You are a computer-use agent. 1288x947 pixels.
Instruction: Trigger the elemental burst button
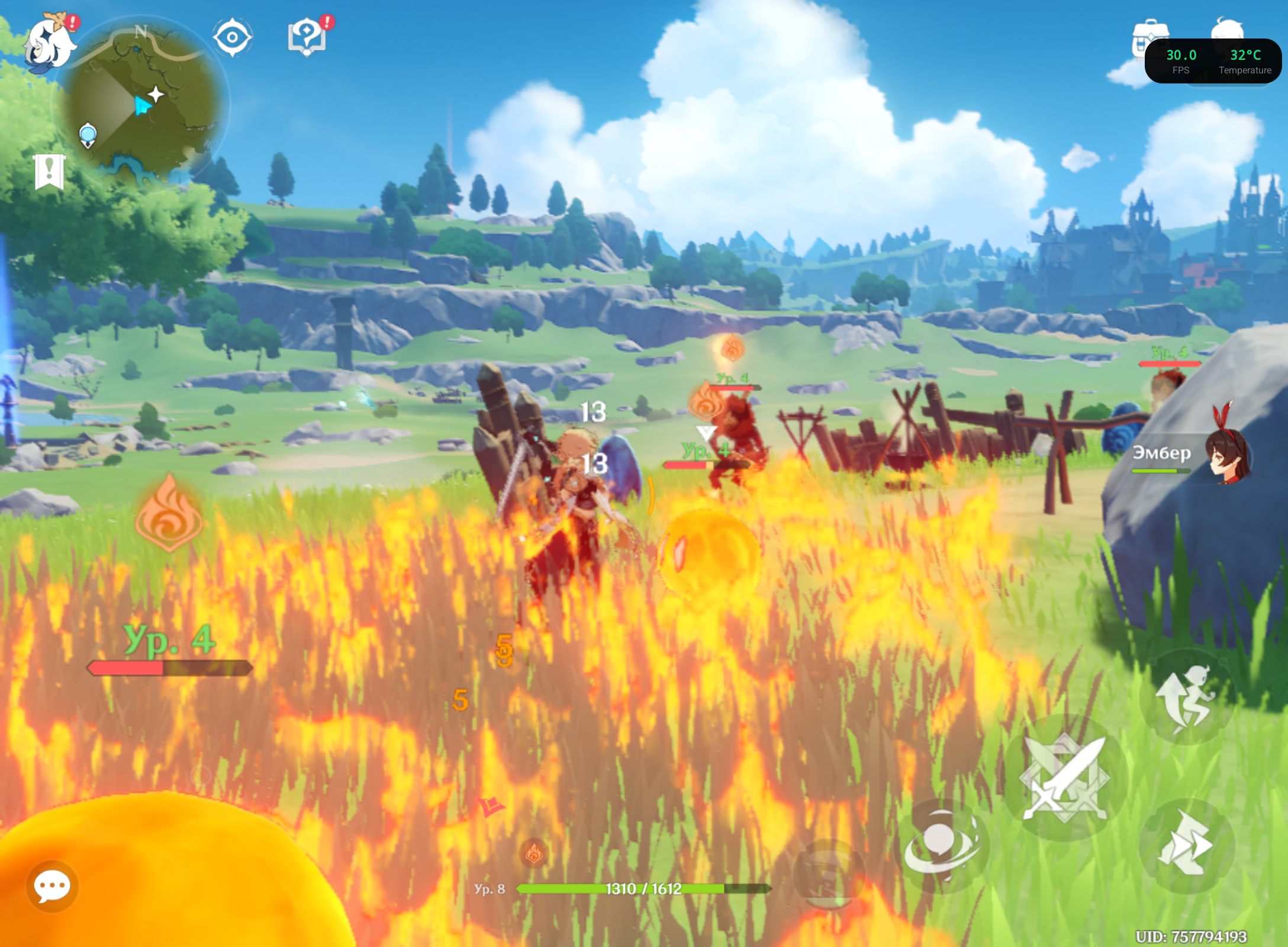(830, 874)
